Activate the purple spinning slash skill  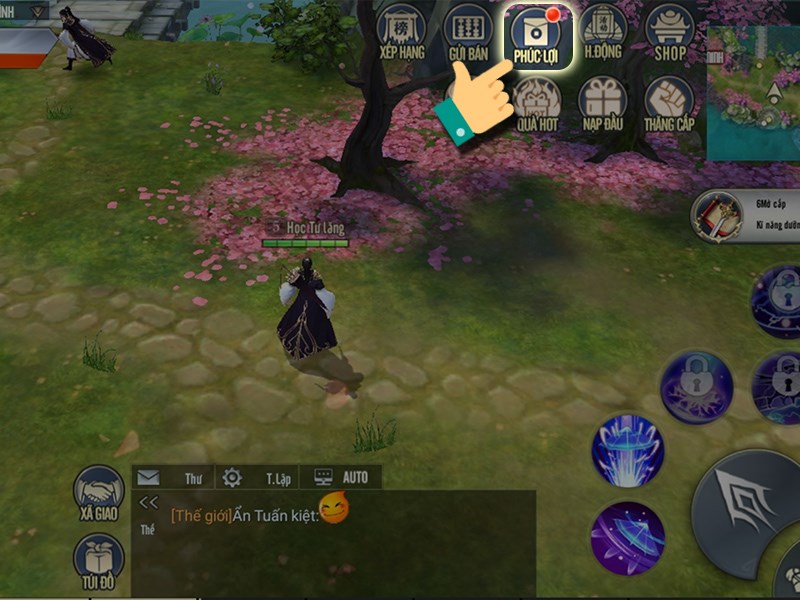[627, 538]
